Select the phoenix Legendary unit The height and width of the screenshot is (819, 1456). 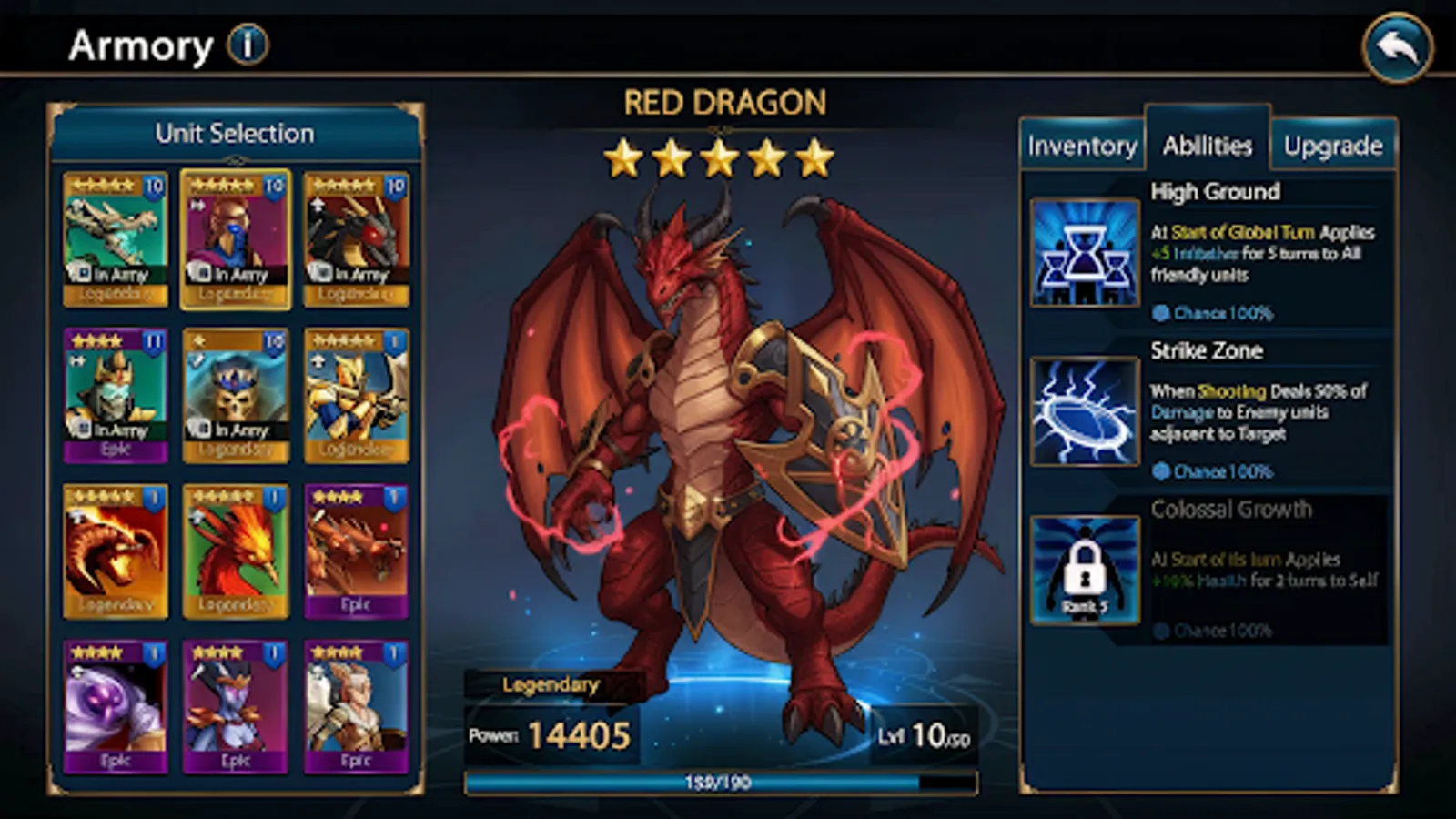(237, 546)
